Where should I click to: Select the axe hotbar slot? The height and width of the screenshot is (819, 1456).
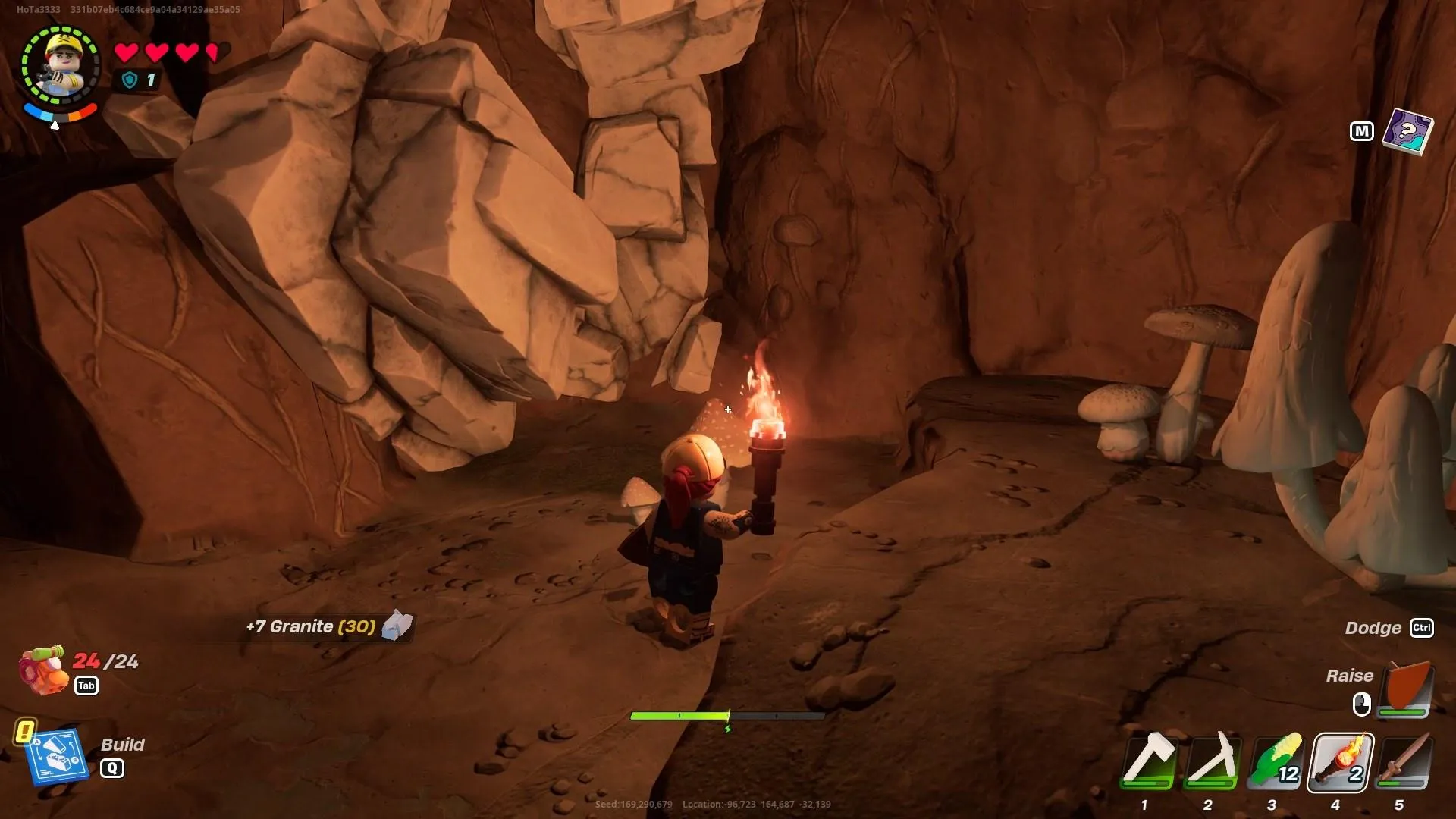[1148, 761]
